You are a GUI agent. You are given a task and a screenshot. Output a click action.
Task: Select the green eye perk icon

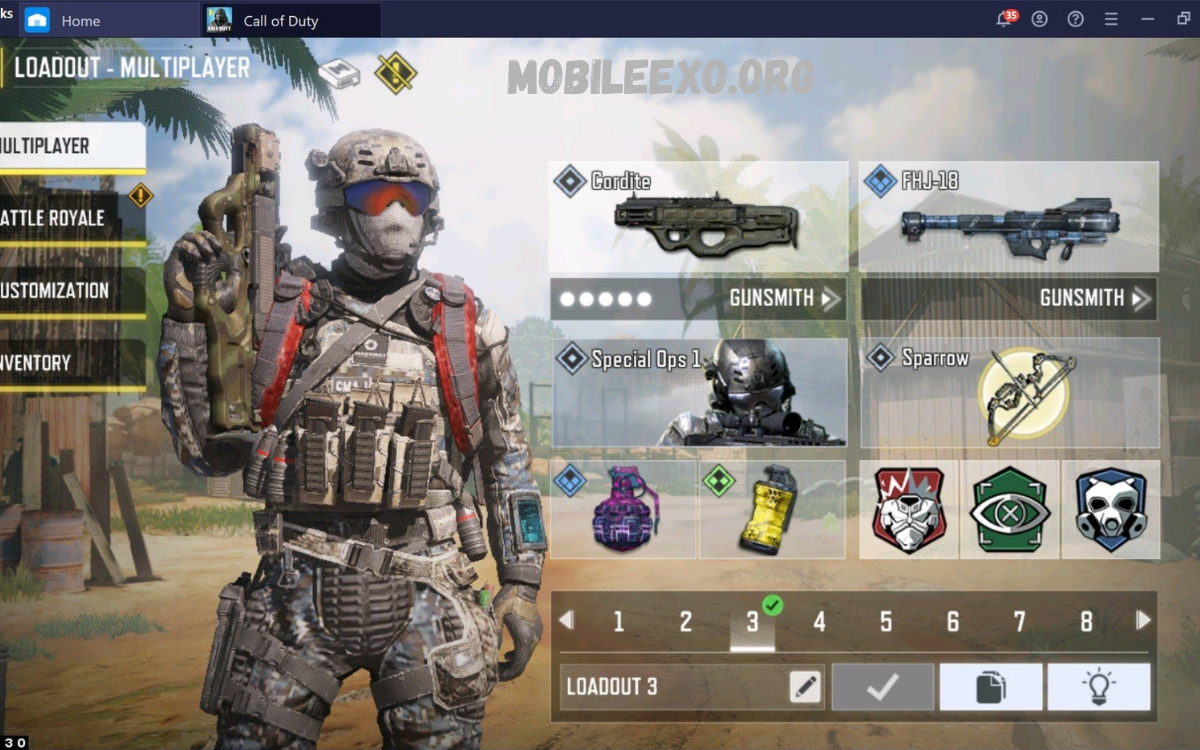[1010, 509]
